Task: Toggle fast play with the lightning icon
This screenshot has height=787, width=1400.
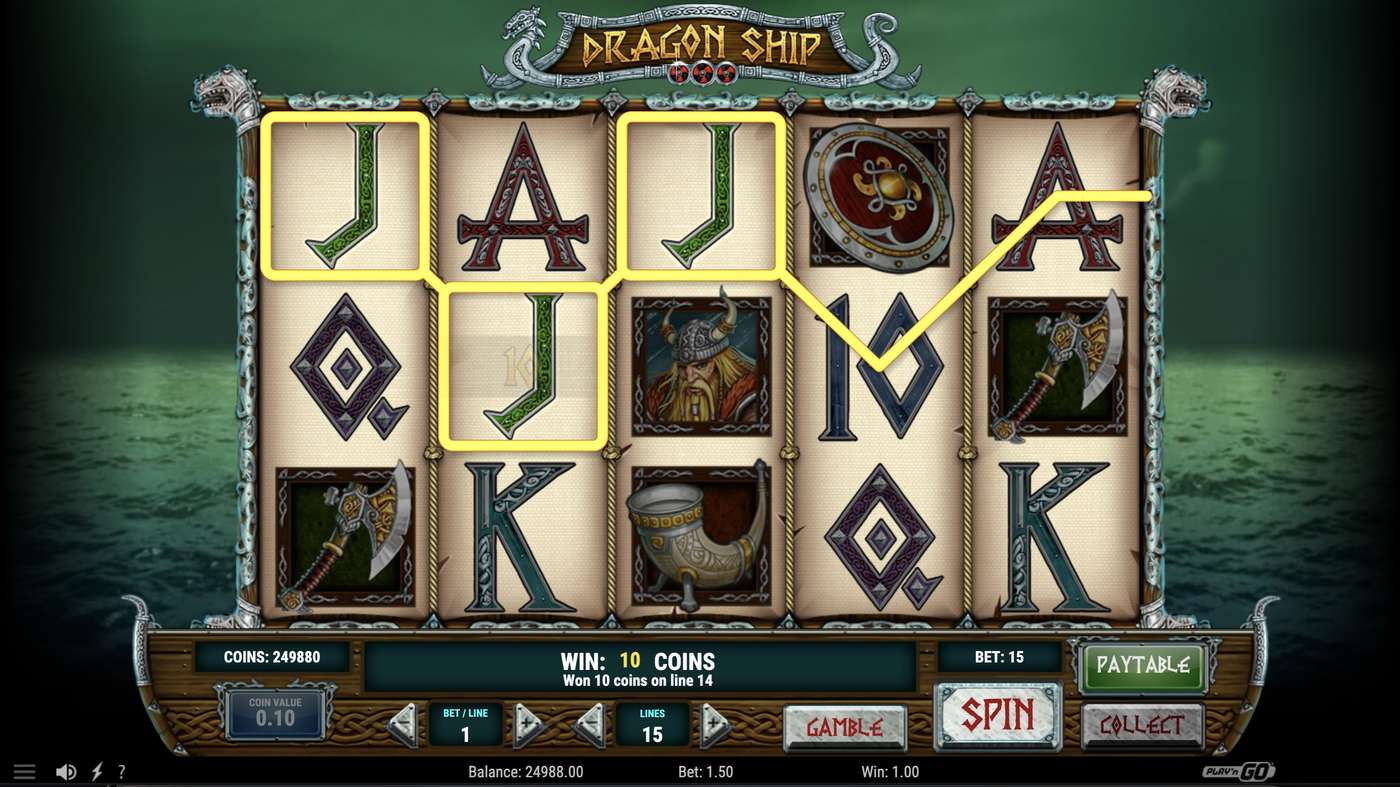Action: click(96, 771)
